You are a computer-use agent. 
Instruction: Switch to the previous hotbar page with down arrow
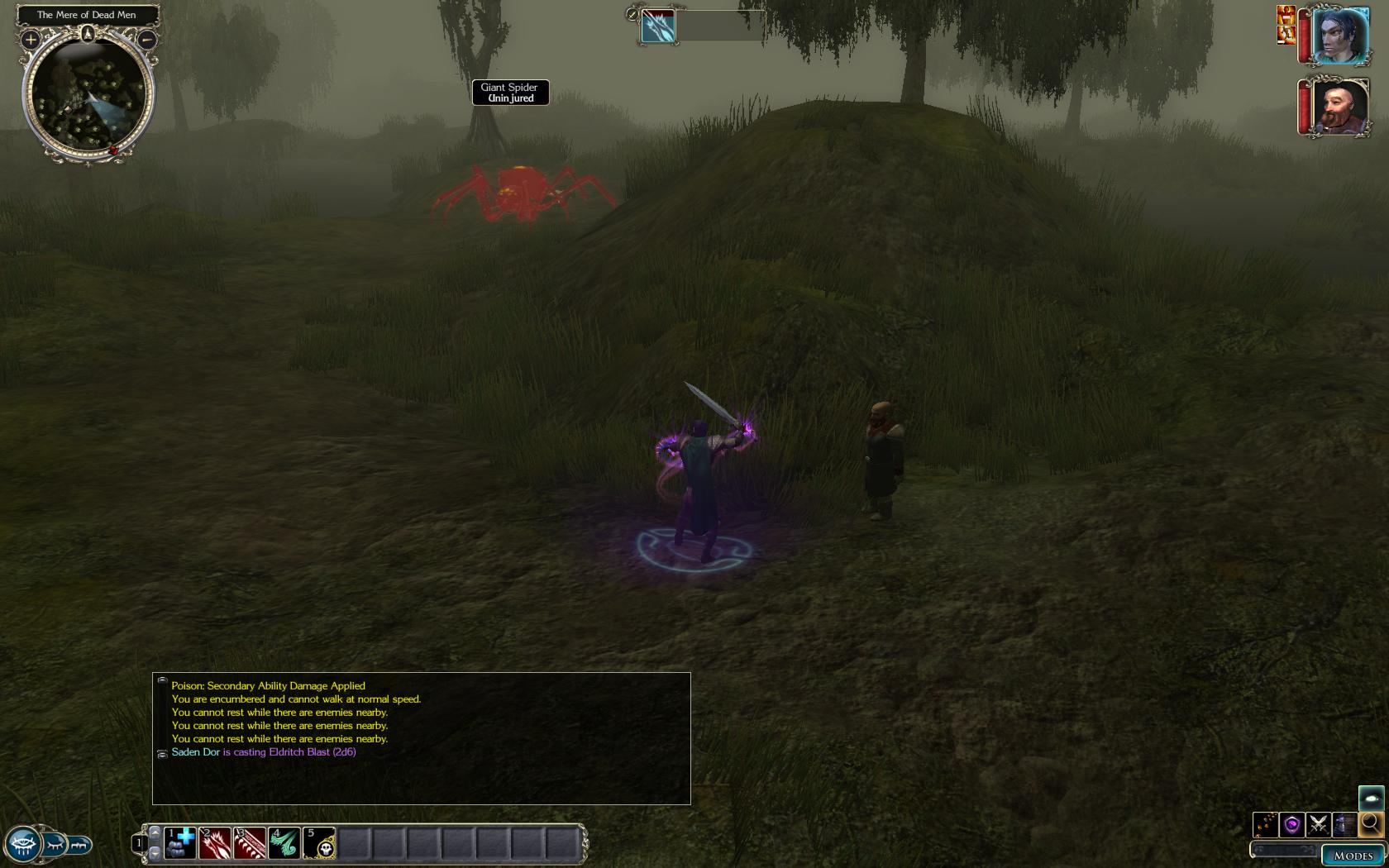click(155, 852)
